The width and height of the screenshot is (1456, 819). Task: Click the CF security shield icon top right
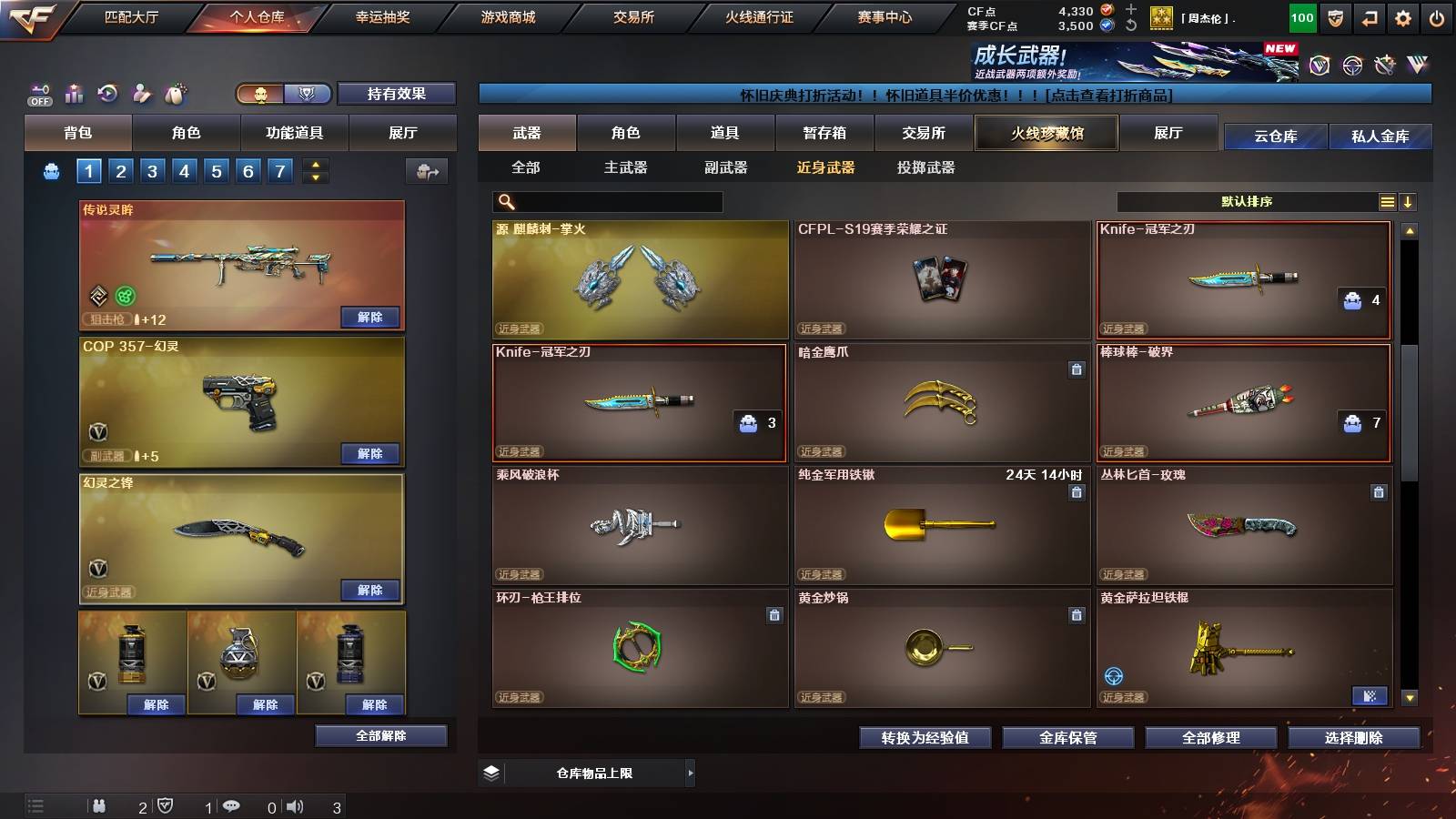1335,16
